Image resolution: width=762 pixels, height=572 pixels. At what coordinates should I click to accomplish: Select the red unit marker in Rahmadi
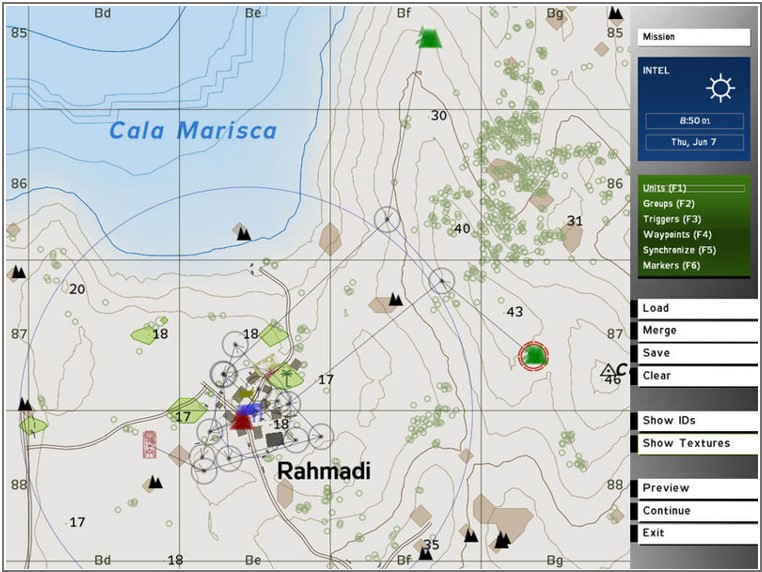[241, 421]
